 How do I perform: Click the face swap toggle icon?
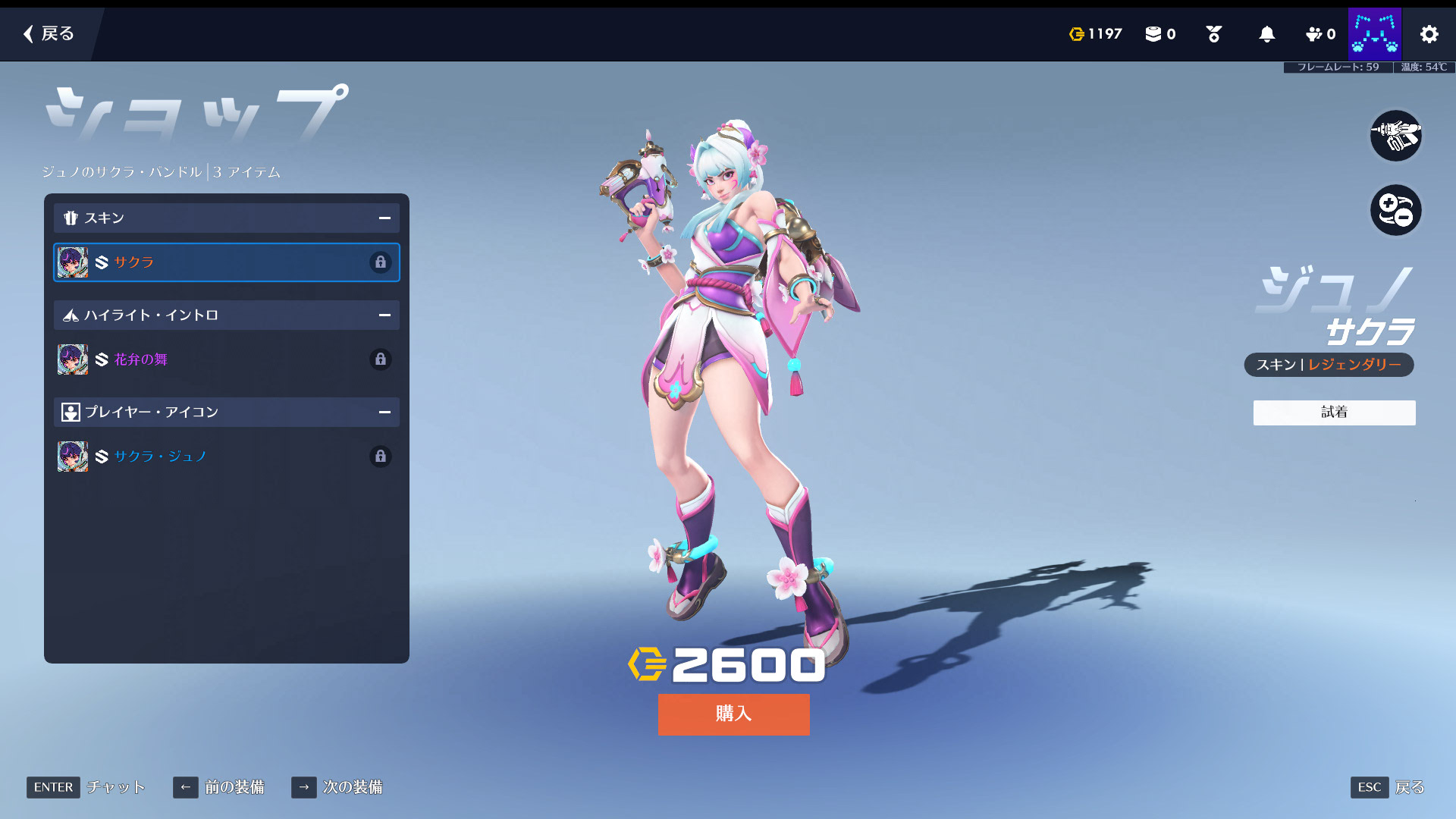tap(1395, 210)
